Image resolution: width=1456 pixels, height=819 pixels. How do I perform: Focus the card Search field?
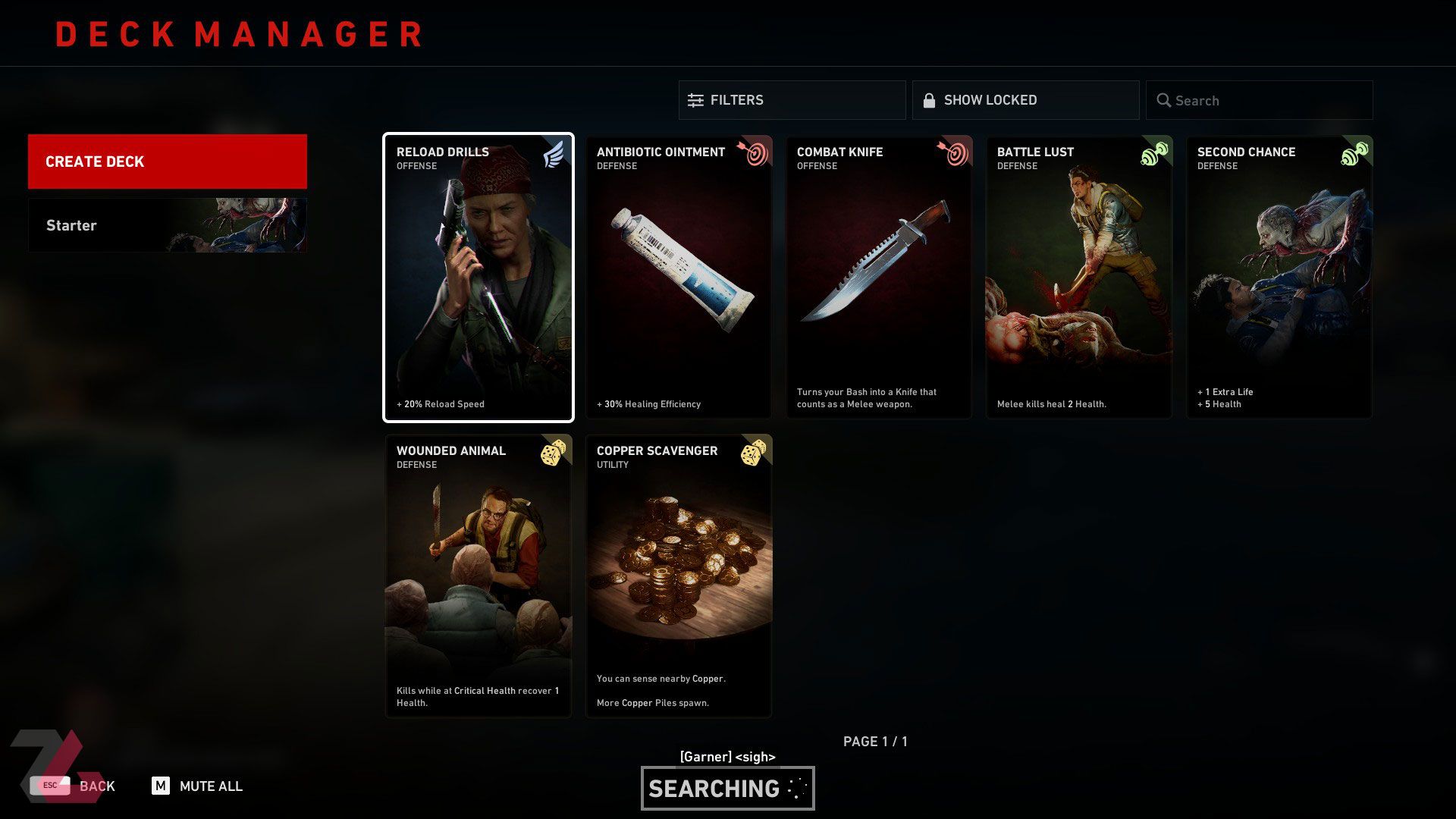pos(1259,100)
